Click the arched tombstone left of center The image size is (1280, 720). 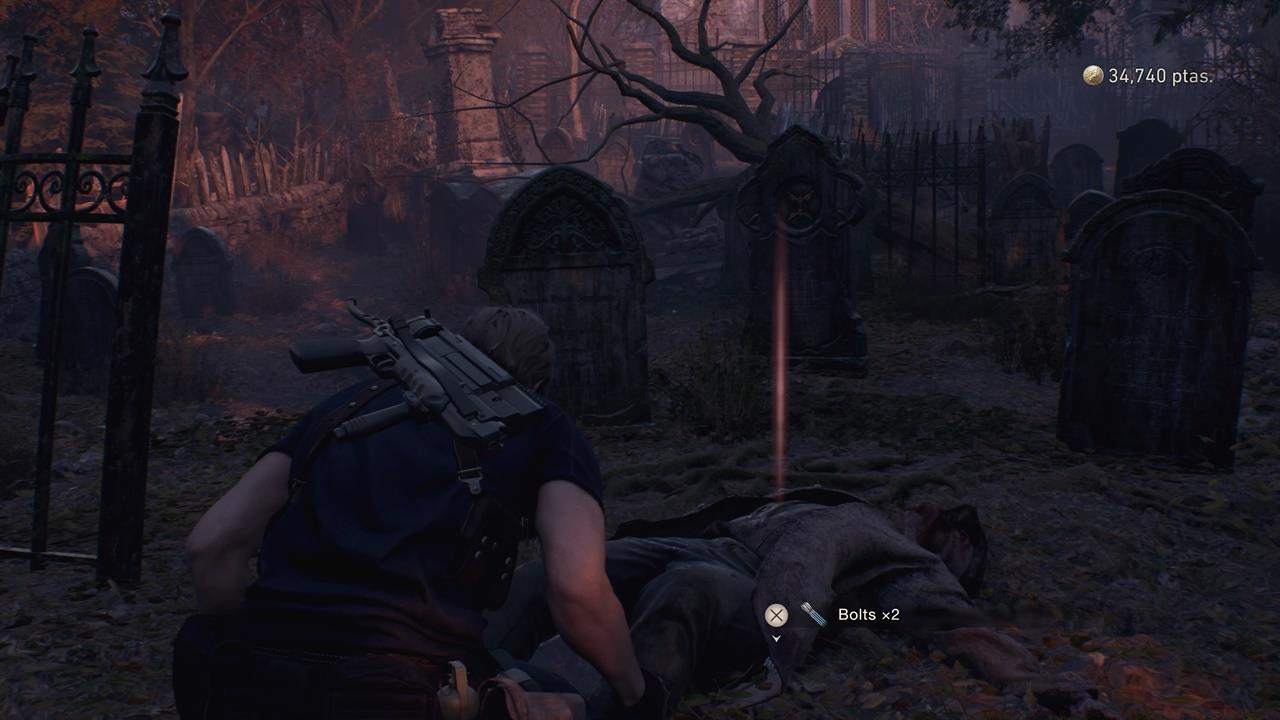565,270
